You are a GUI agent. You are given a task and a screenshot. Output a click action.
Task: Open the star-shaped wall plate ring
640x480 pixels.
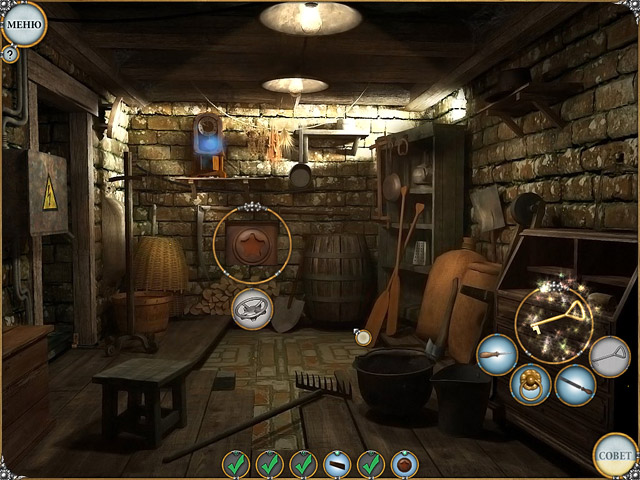click(x=252, y=243)
